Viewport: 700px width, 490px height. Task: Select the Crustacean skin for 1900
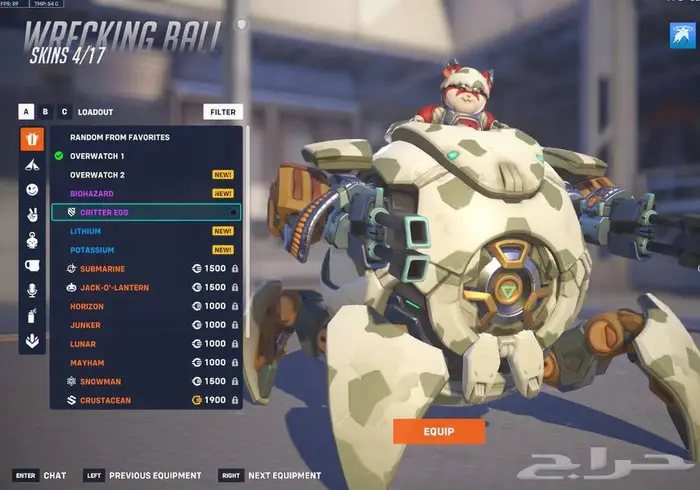coord(105,400)
